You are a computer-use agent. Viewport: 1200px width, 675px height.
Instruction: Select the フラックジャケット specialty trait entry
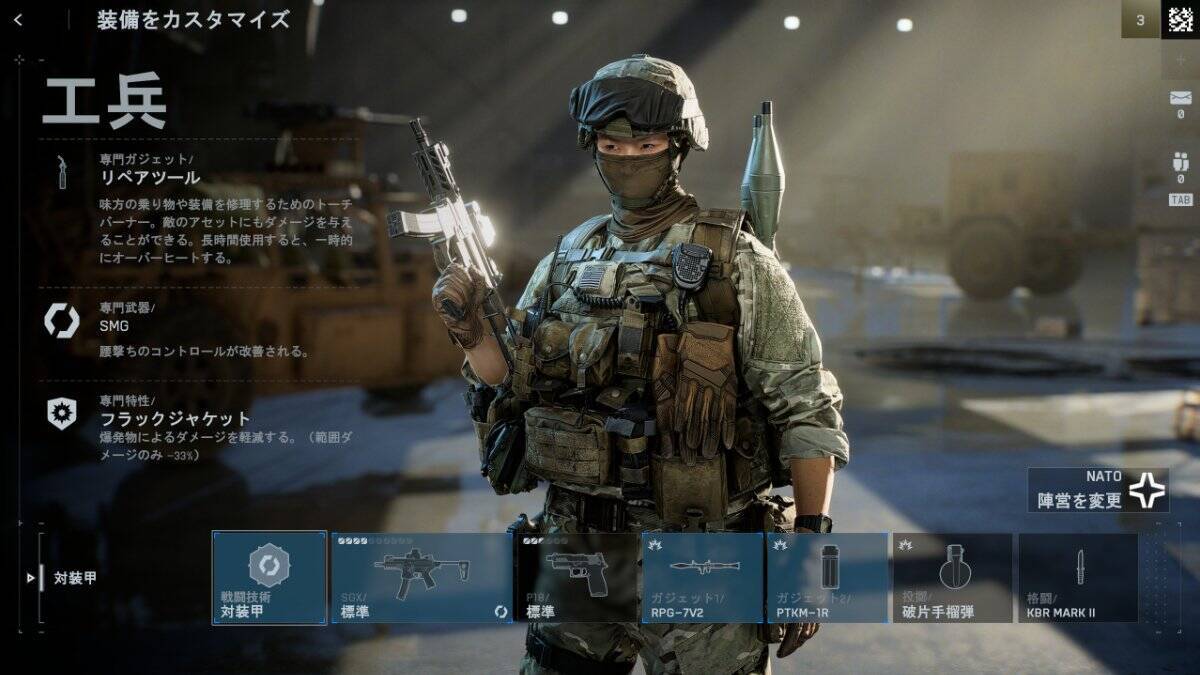point(174,418)
